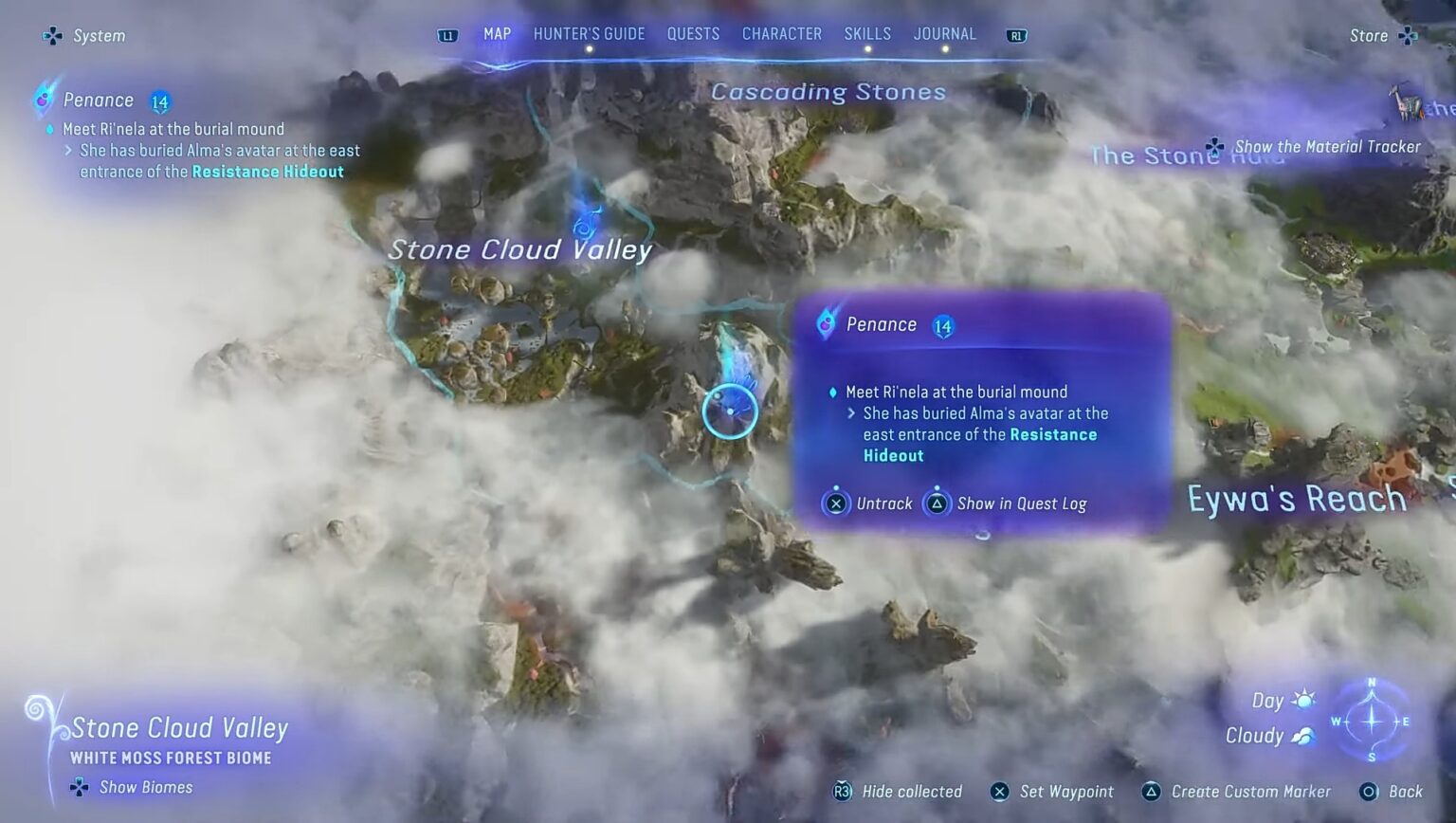Click the Penance quest eye icon on popup
The width and height of the screenshot is (1456, 823).
click(827, 323)
